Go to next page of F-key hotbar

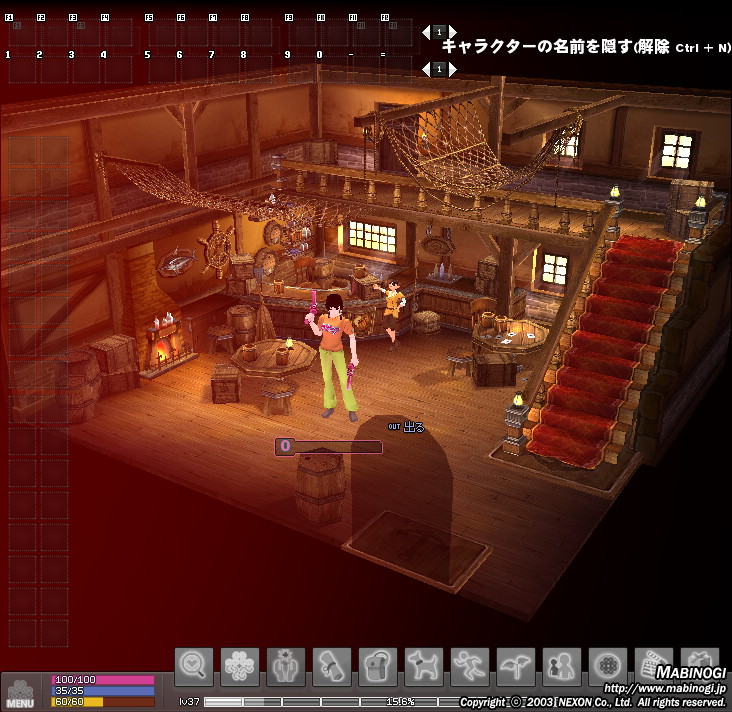tap(453, 32)
